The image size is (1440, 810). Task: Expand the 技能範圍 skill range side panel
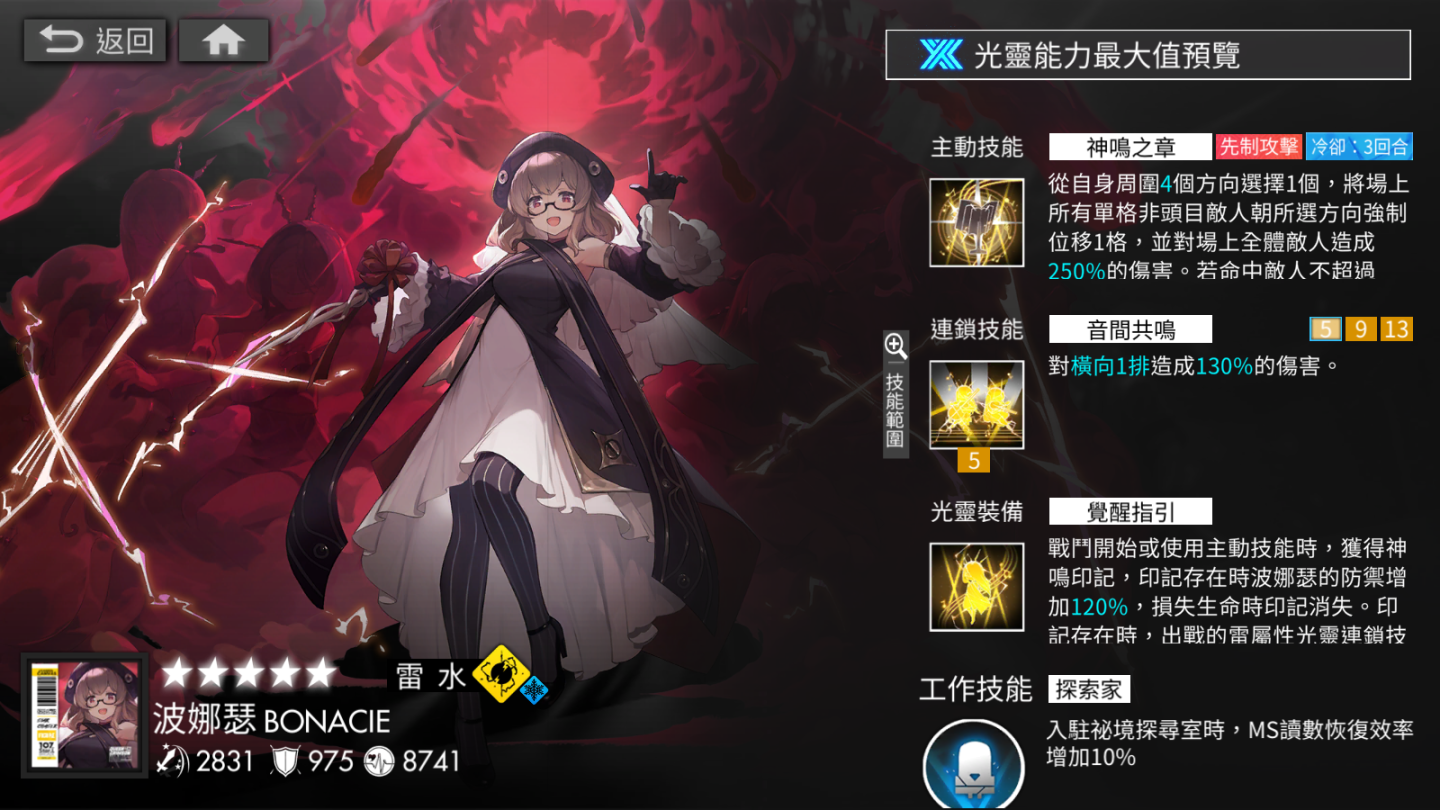(895, 398)
